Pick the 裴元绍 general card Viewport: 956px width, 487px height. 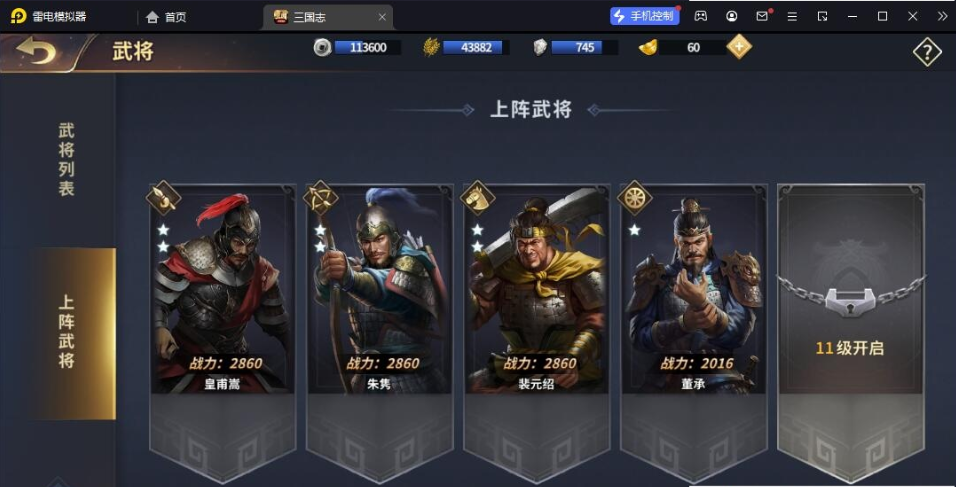(536, 290)
